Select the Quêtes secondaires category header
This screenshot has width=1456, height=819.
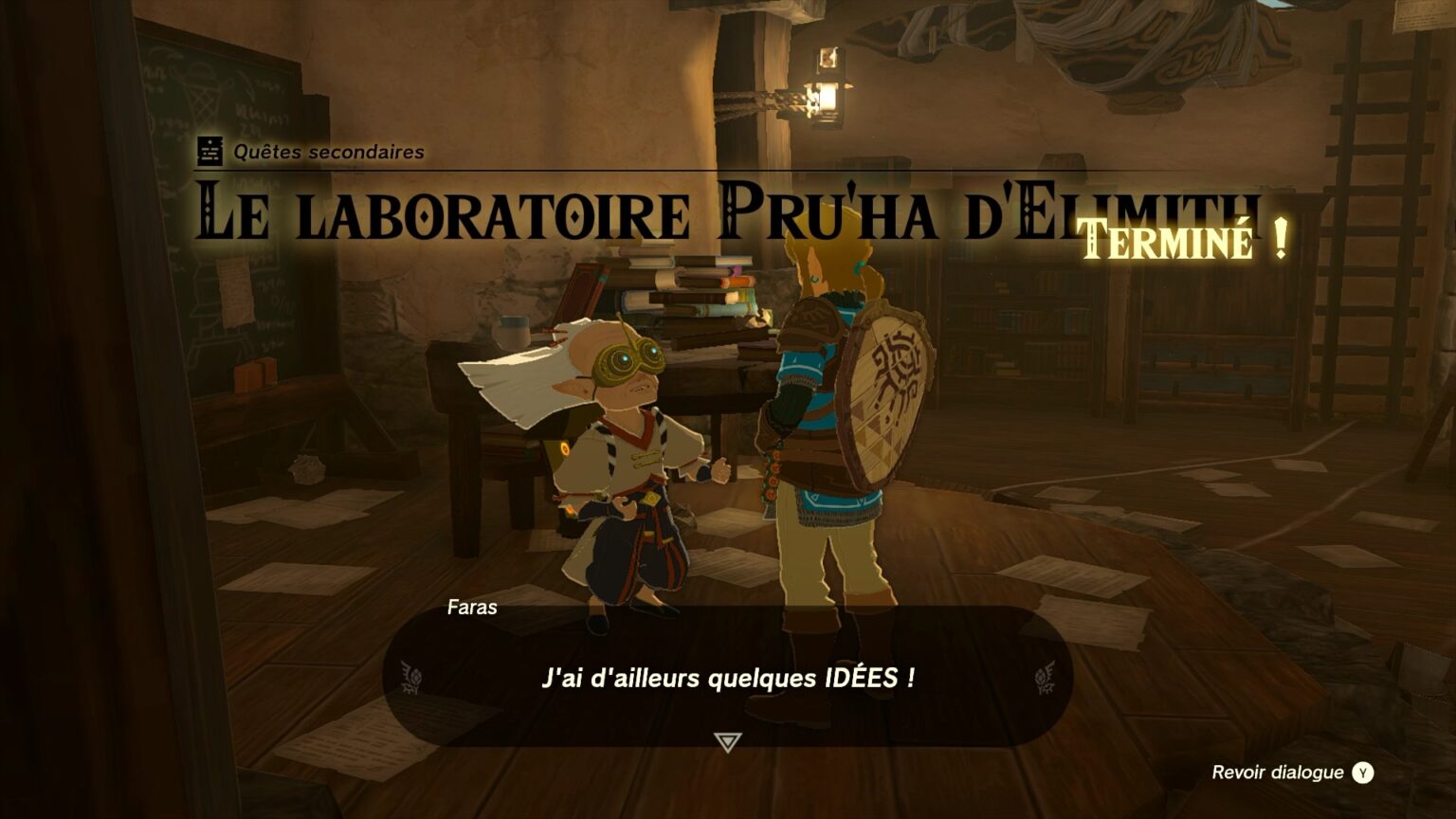click(x=327, y=150)
